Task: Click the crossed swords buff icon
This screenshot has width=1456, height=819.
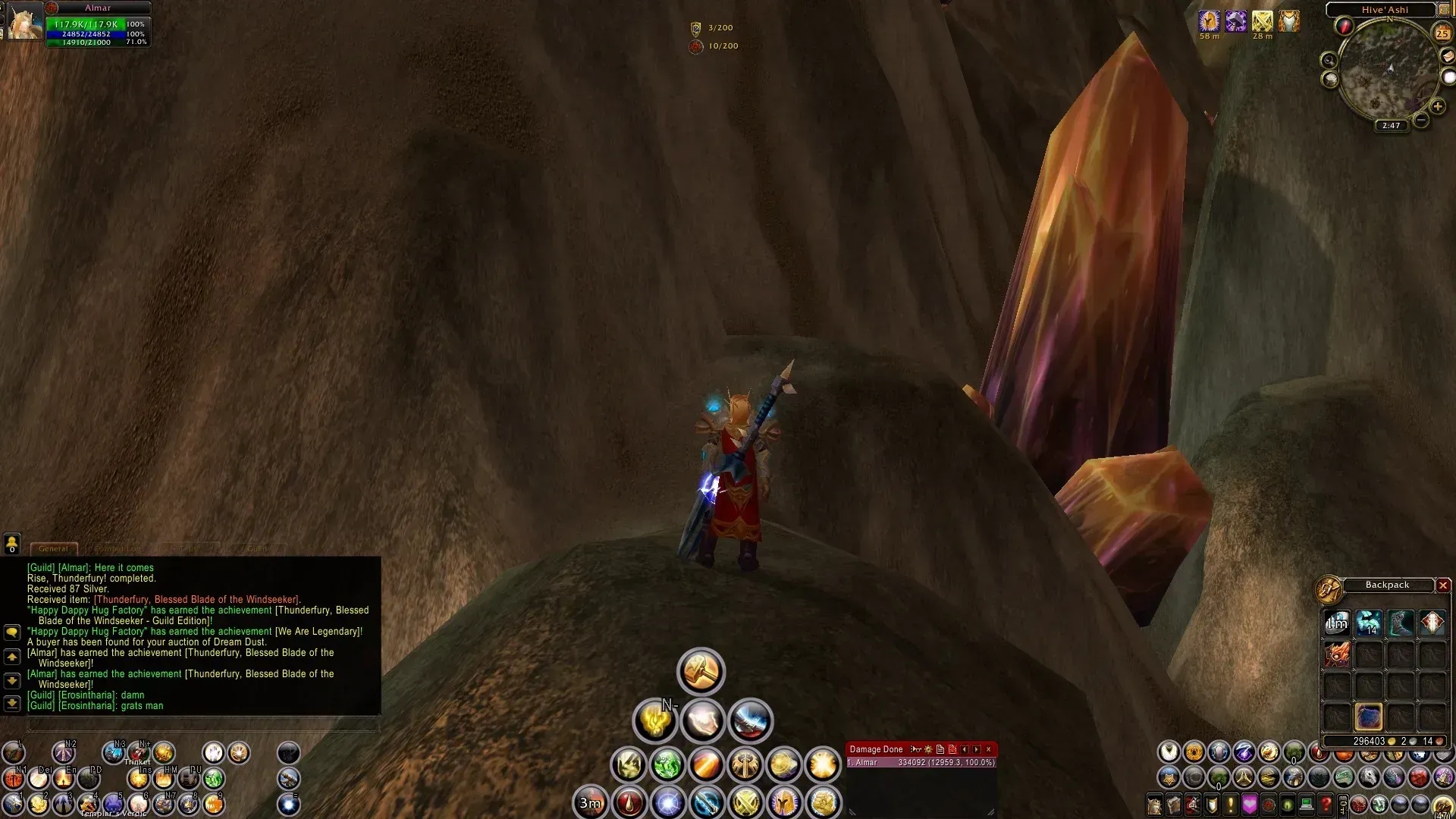Action: [1262, 21]
